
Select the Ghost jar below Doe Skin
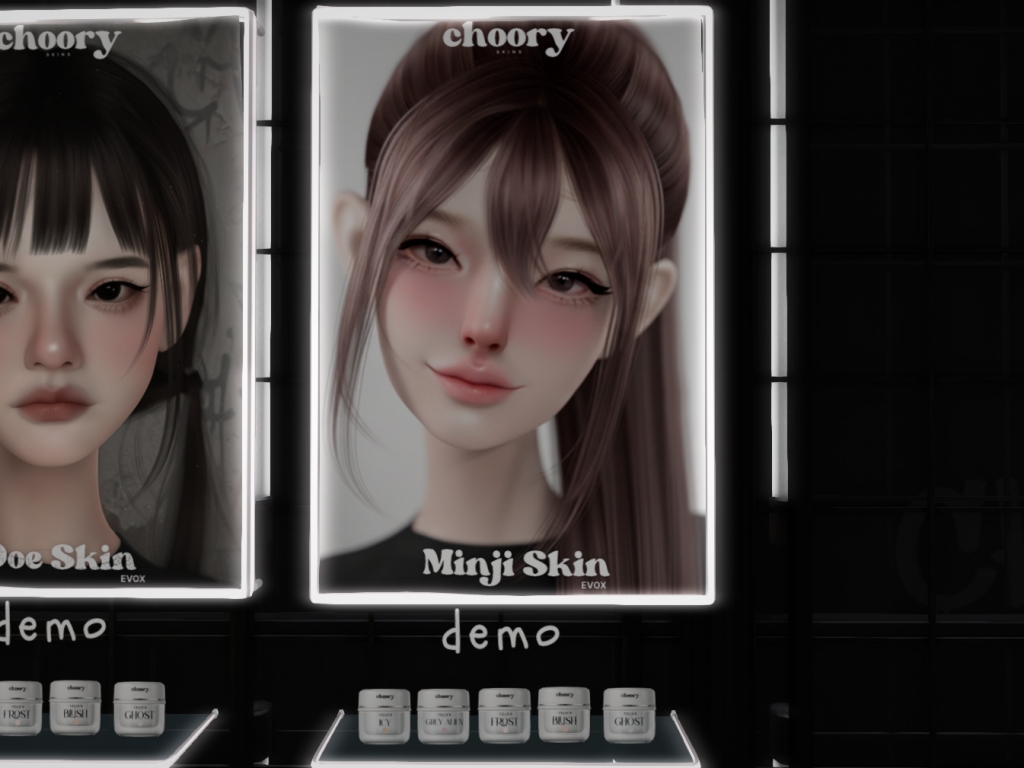click(x=139, y=708)
